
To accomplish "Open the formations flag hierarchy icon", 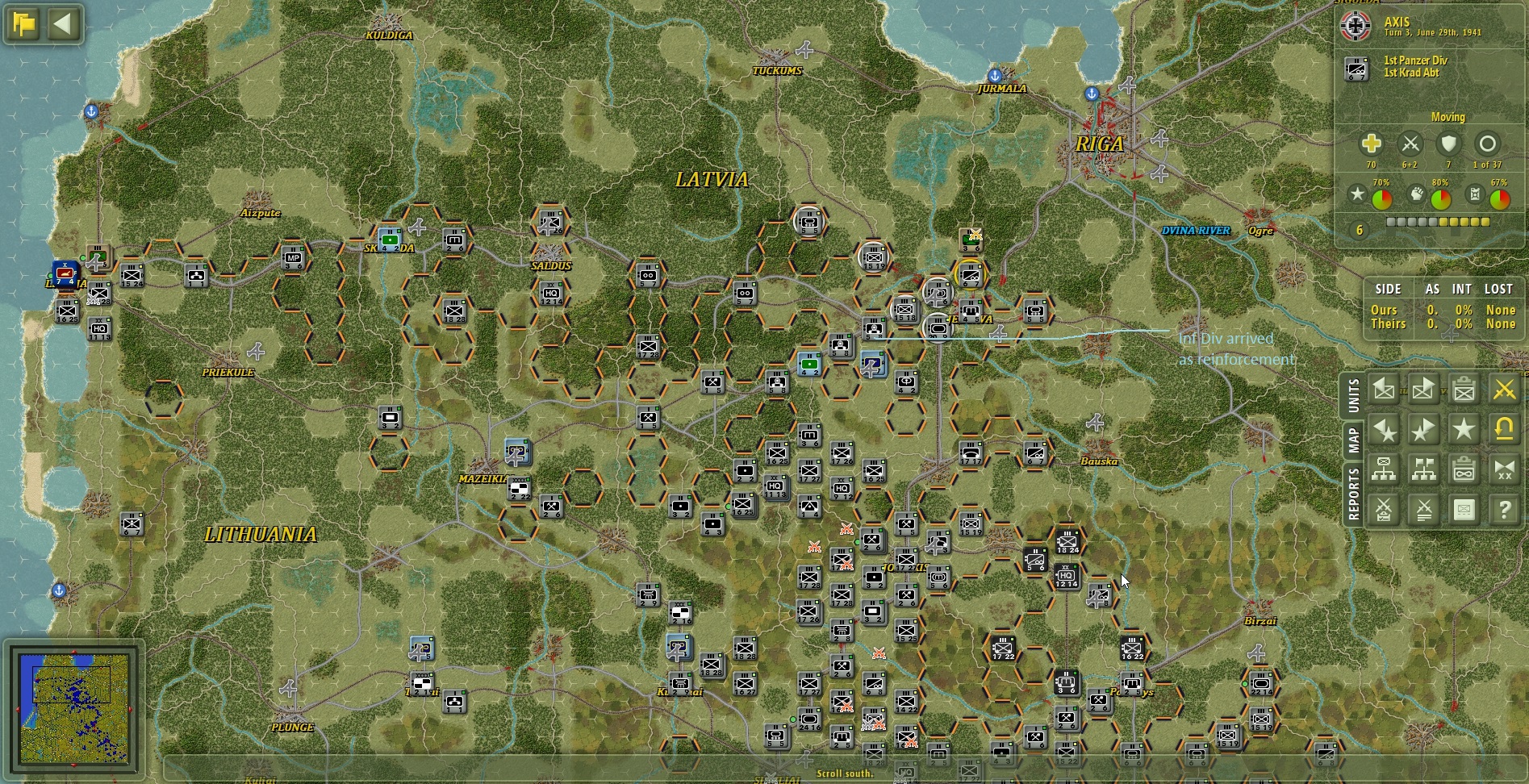I will (1424, 467).
